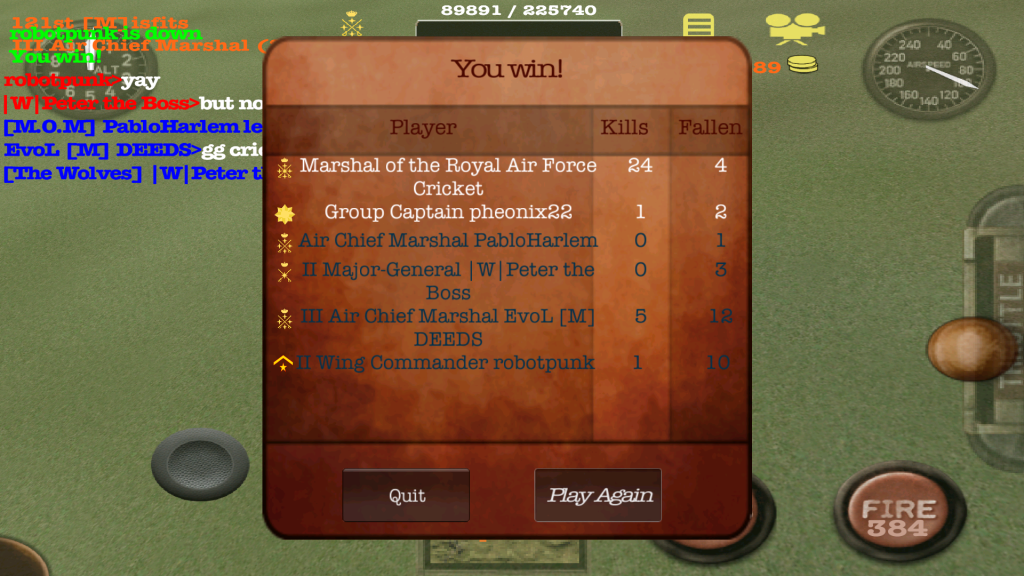Grab the brown throttle lever knob
Viewport: 1024px width, 576px height.
971,349
